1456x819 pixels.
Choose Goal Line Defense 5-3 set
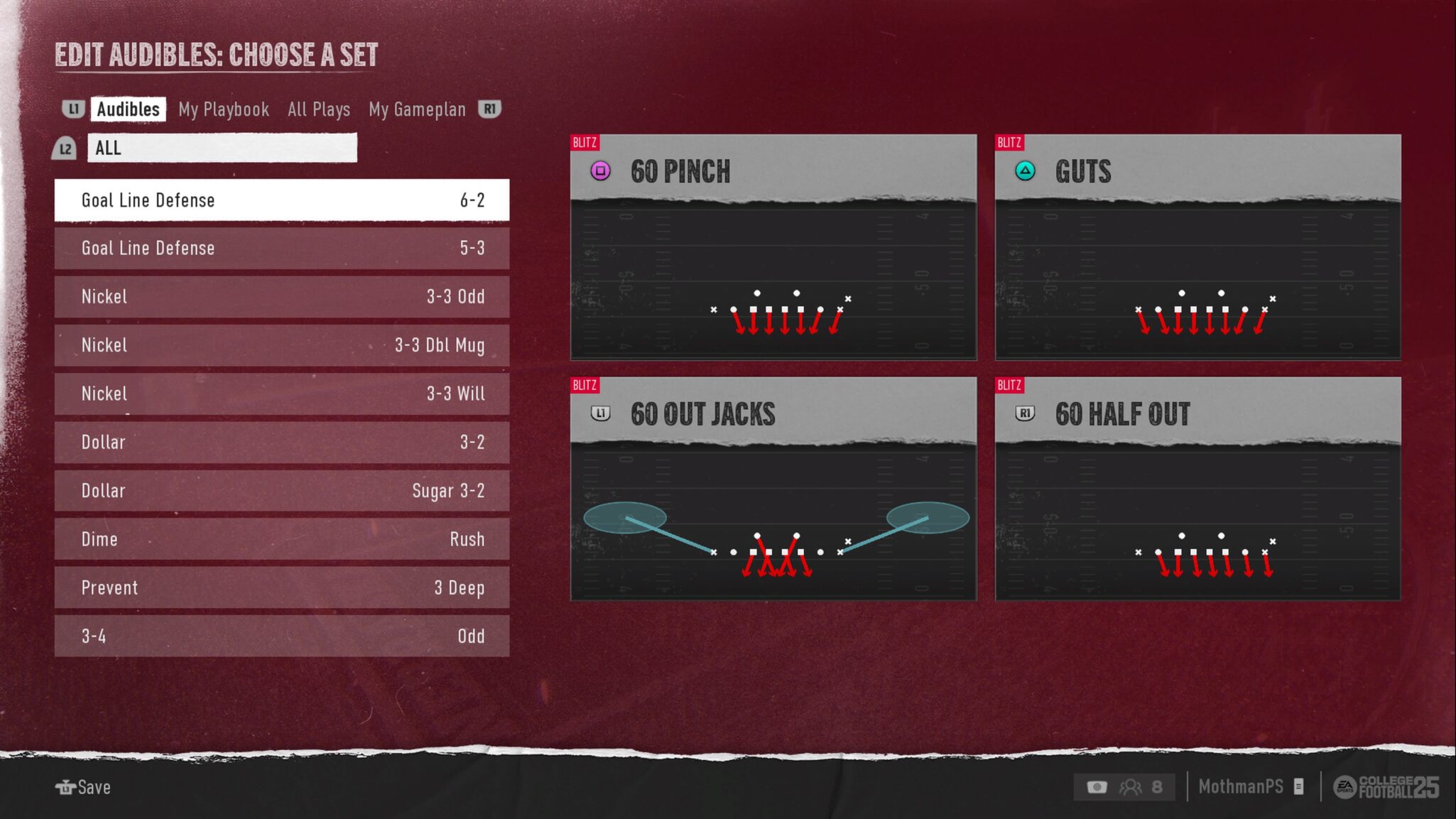[x=282, y=249]
